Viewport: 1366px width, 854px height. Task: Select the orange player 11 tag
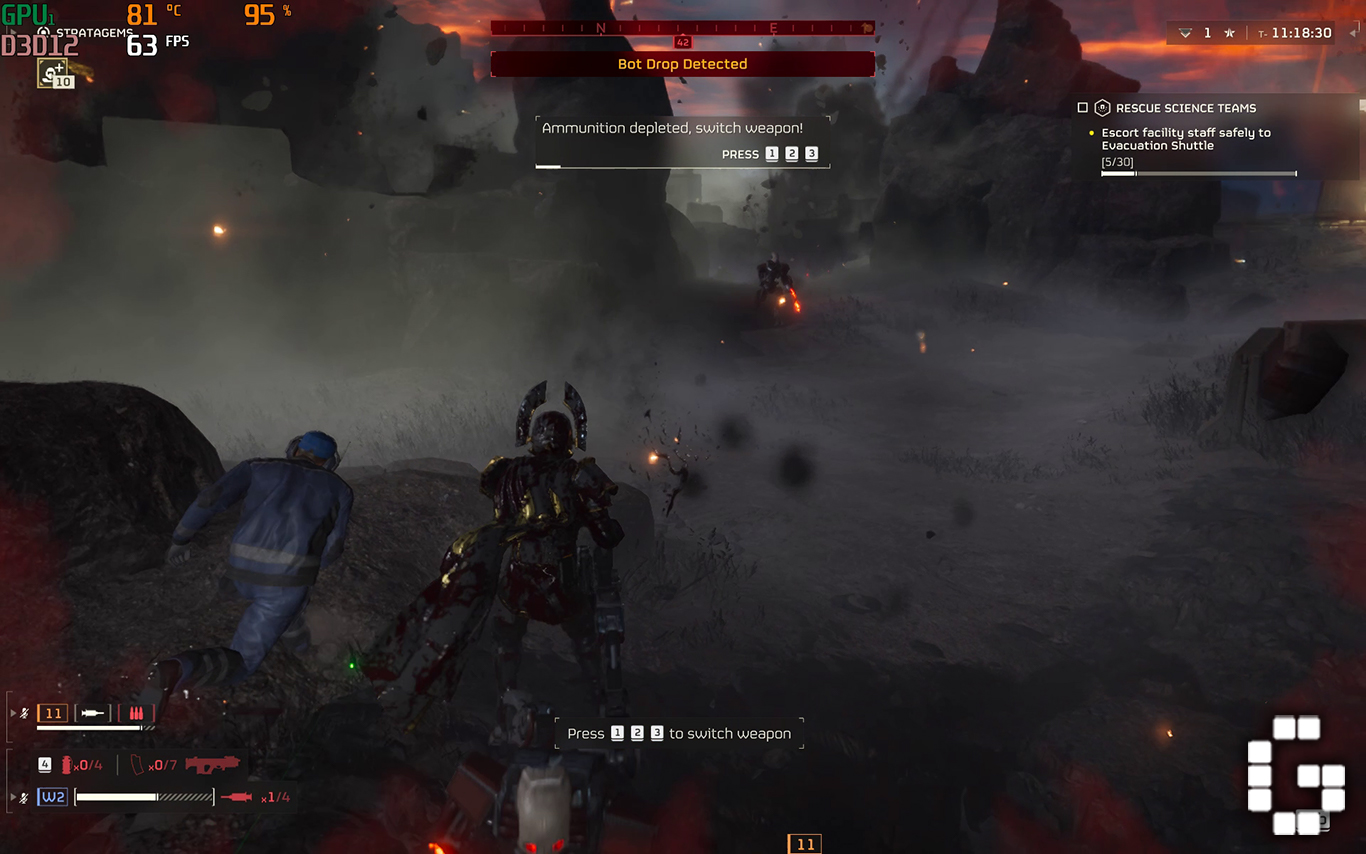click(x=53, y=714)
